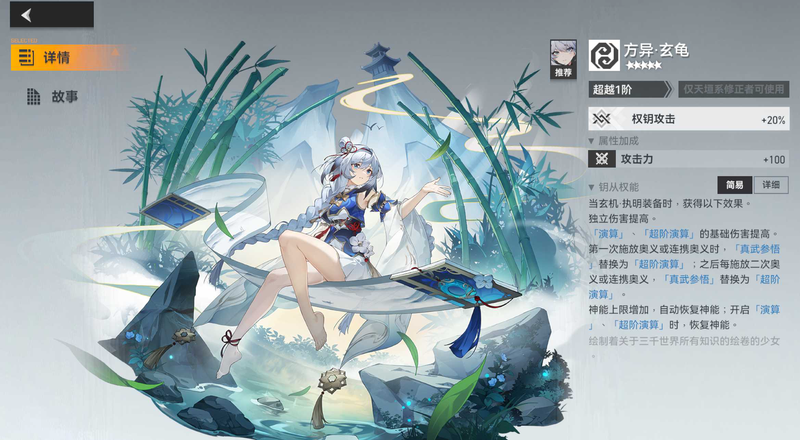Switch description to 详细 mode
800x440 pixels.
tap(769, 185)
